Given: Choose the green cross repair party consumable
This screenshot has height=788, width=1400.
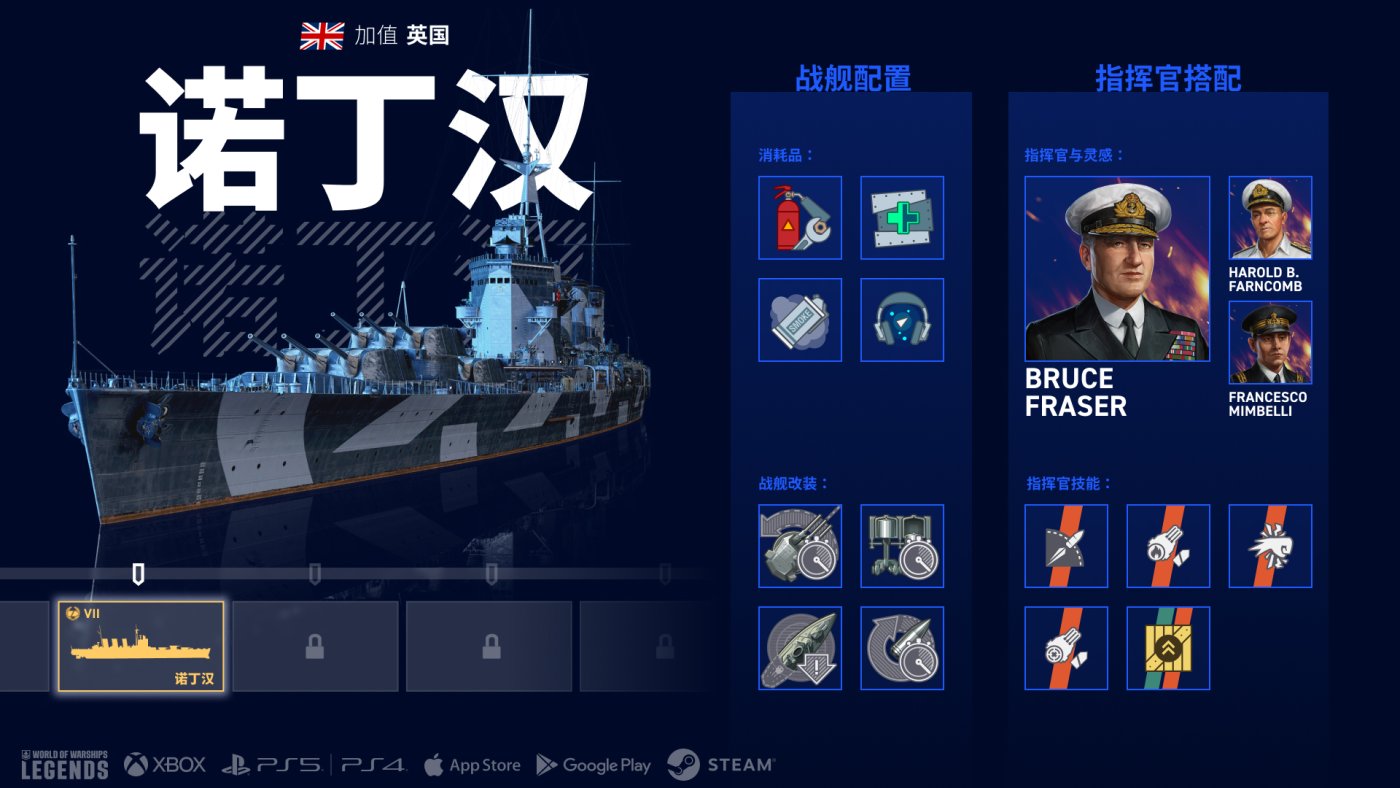Looking at the screenshot, I should tap(902, 218).
